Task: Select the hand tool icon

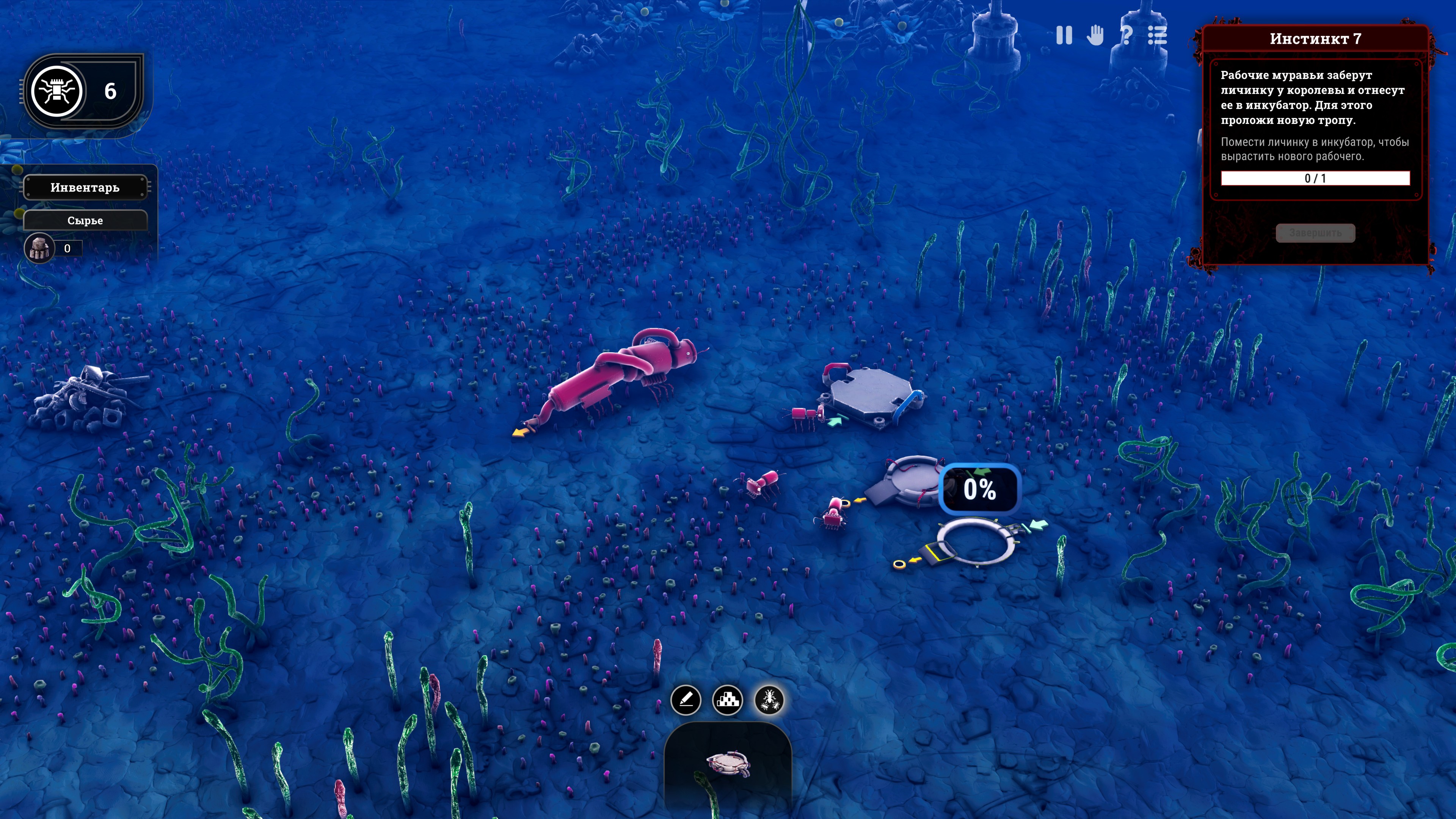Action: (1095, 36)
